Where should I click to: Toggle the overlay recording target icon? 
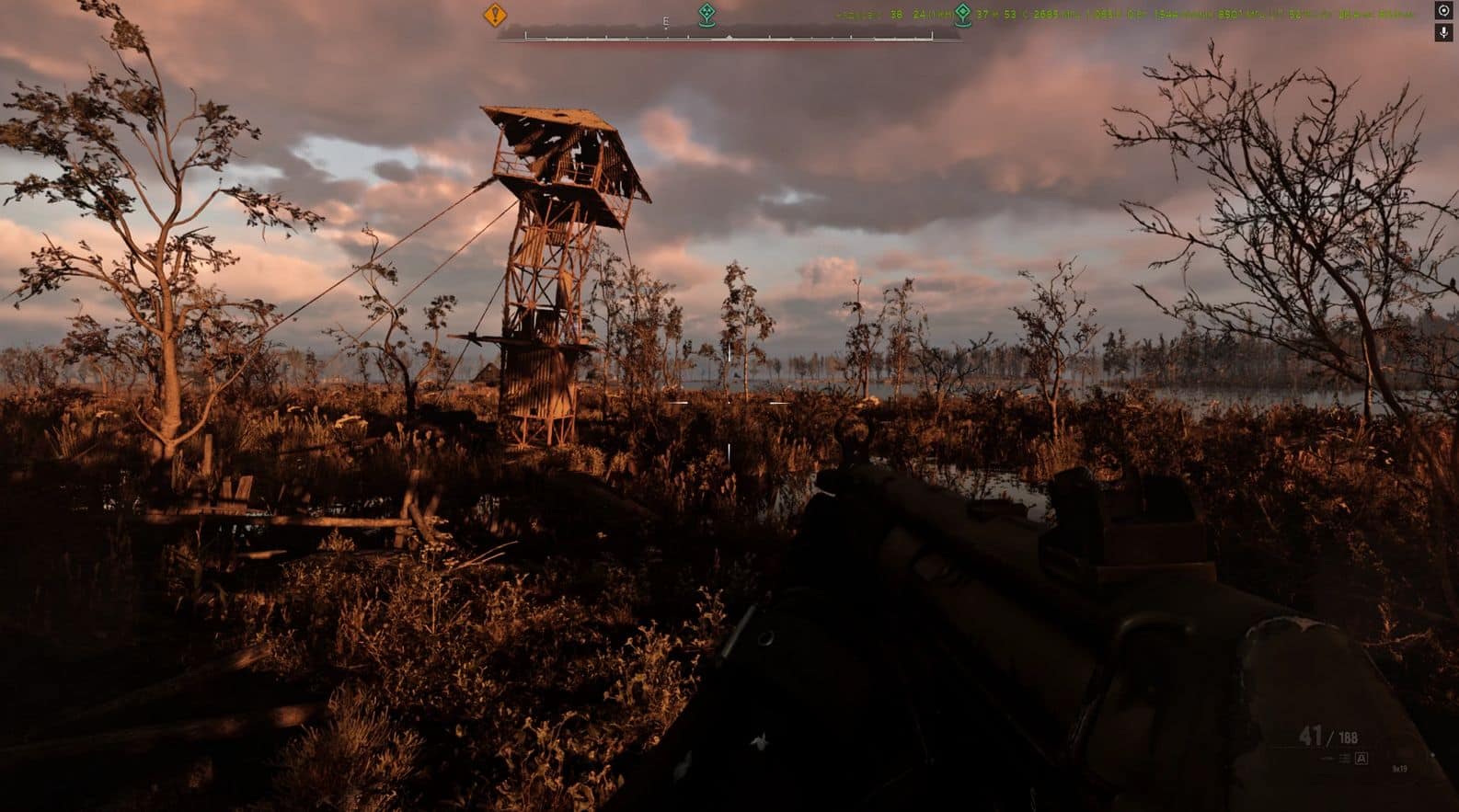(1443, 11)
